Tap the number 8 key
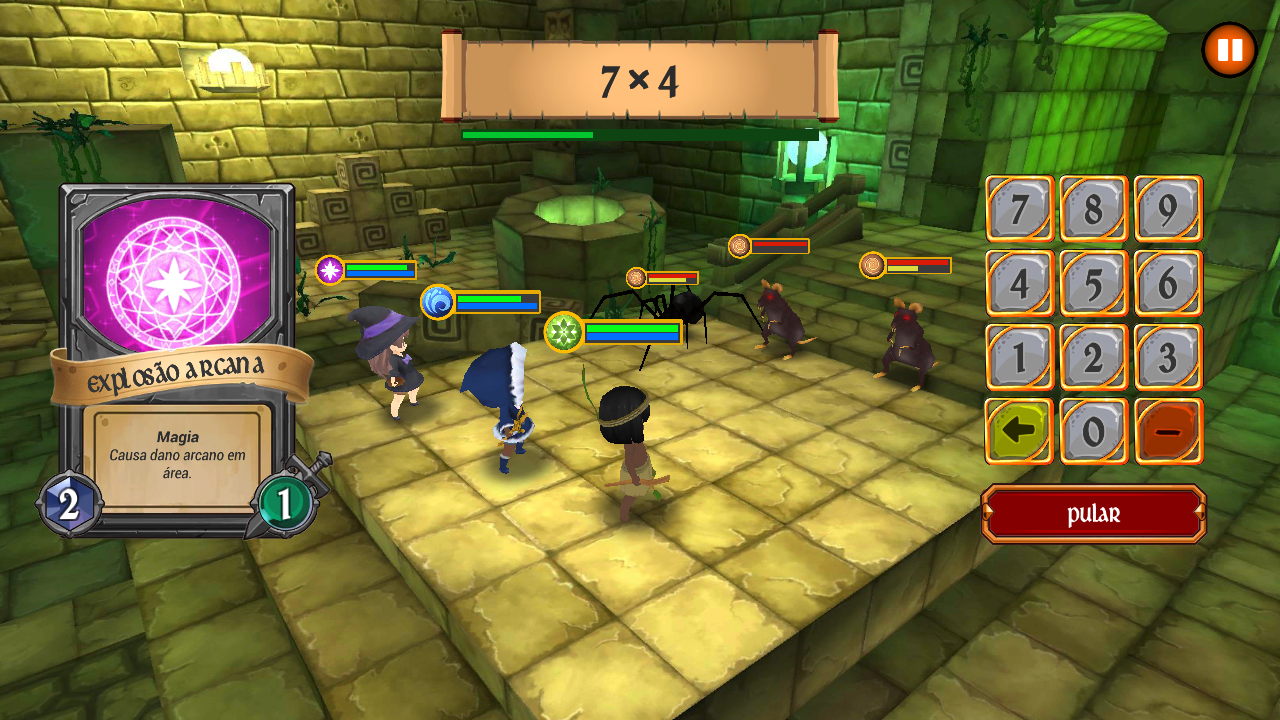The height and width of the screenshot is (720, 1280). tap(1094, 209)
